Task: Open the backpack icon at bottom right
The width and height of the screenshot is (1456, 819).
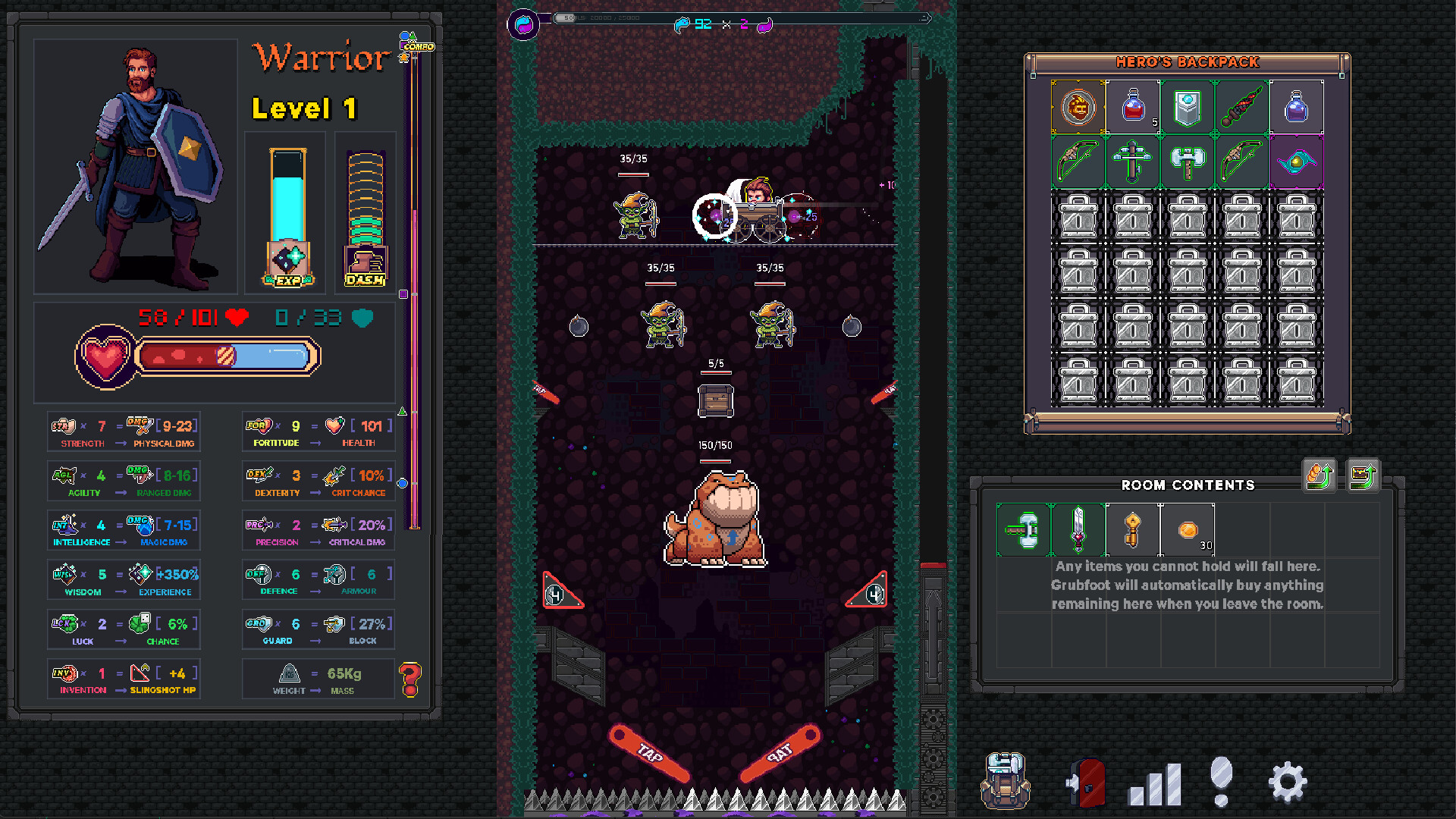Action: point(1006,782)
